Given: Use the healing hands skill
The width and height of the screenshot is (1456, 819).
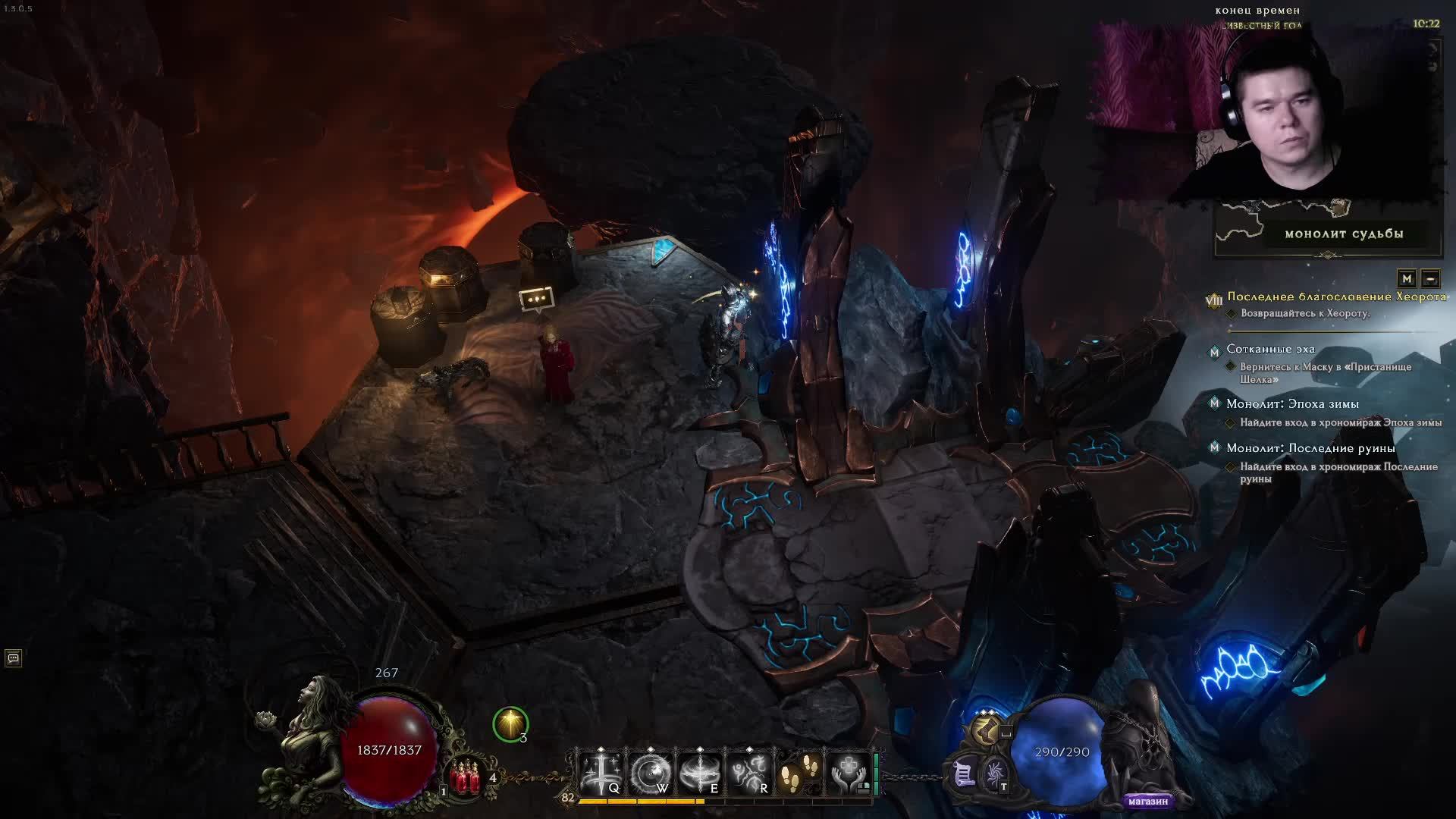Looking at the screenshot, I should point(848,773).
